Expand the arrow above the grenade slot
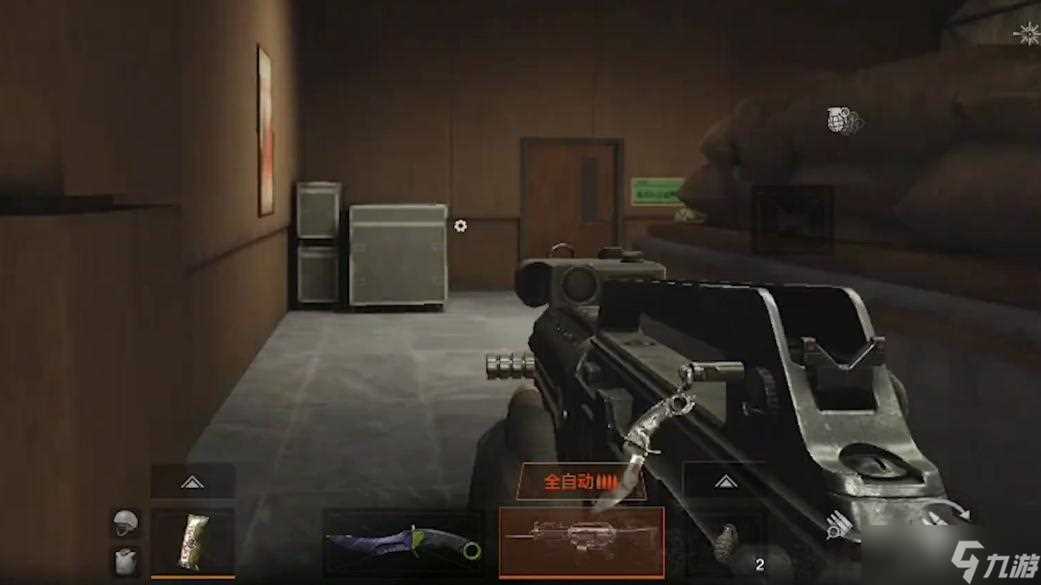 tap(723, 481)
